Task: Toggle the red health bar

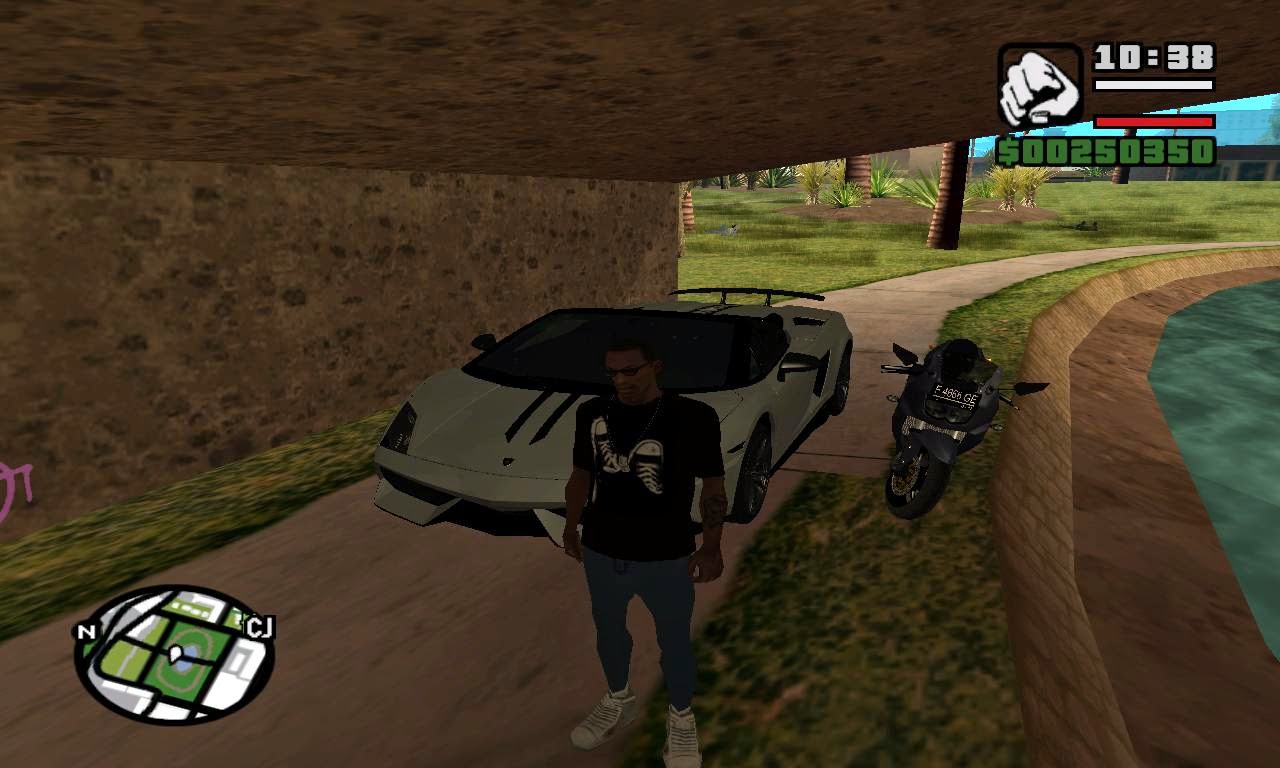Action: 1152,120
